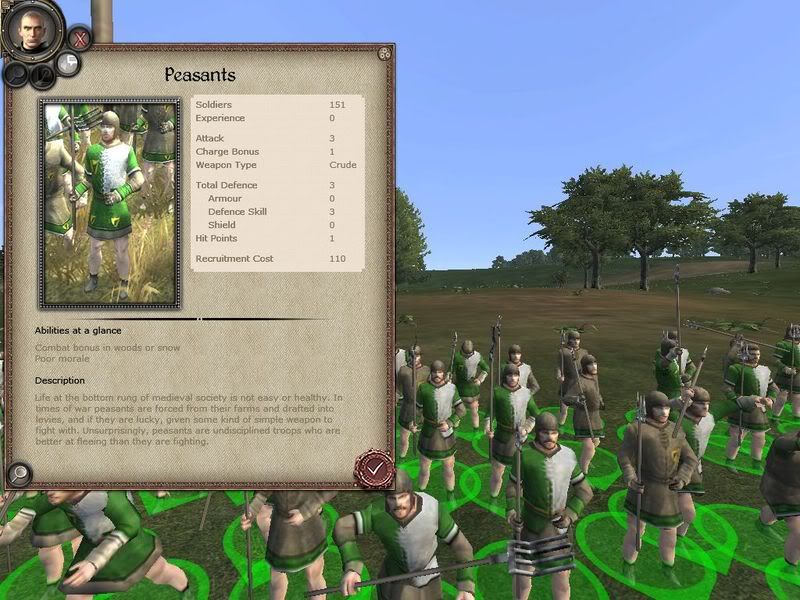Click the magnifying glass at the scroll's bottom corner
Image resolution: width=800 pixels, height=600 pixels.
[18, 474]
